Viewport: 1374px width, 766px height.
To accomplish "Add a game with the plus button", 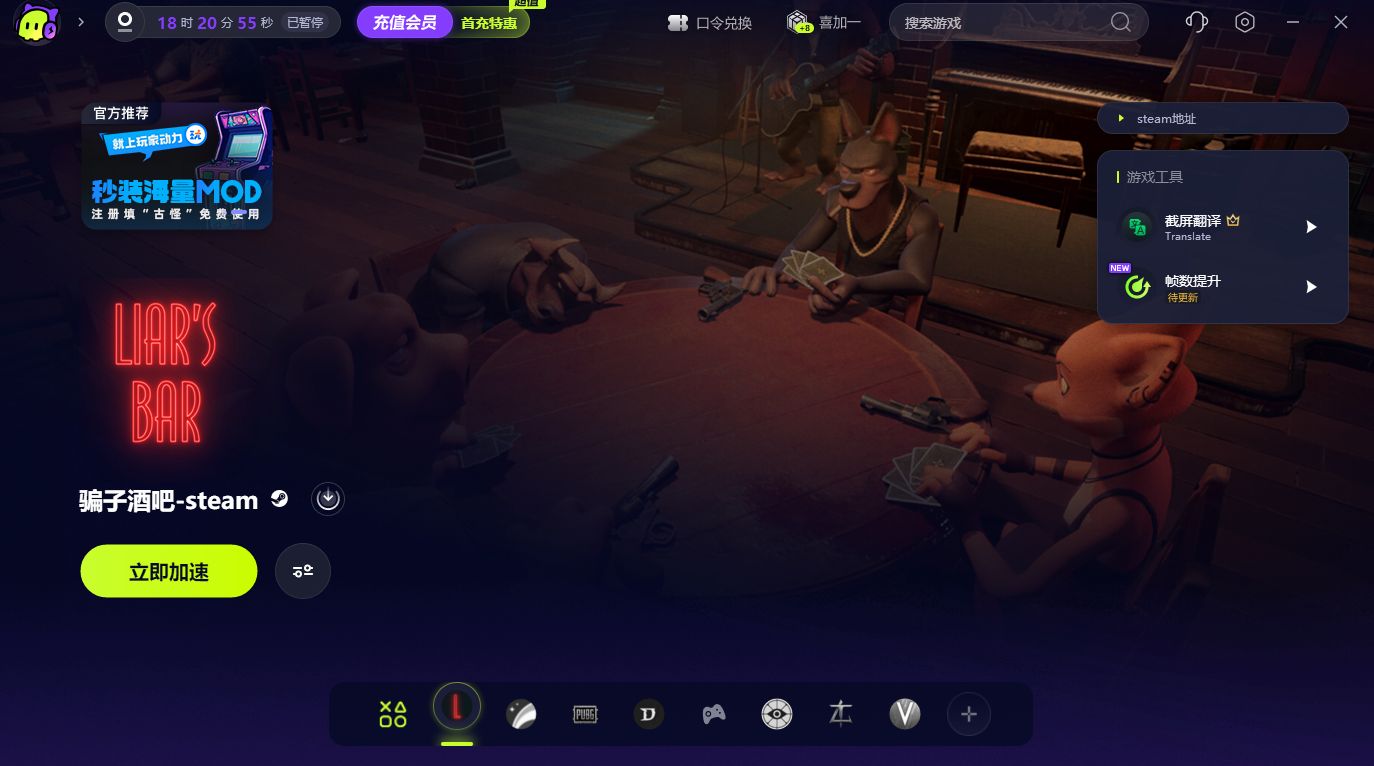I will click(968, 714).
